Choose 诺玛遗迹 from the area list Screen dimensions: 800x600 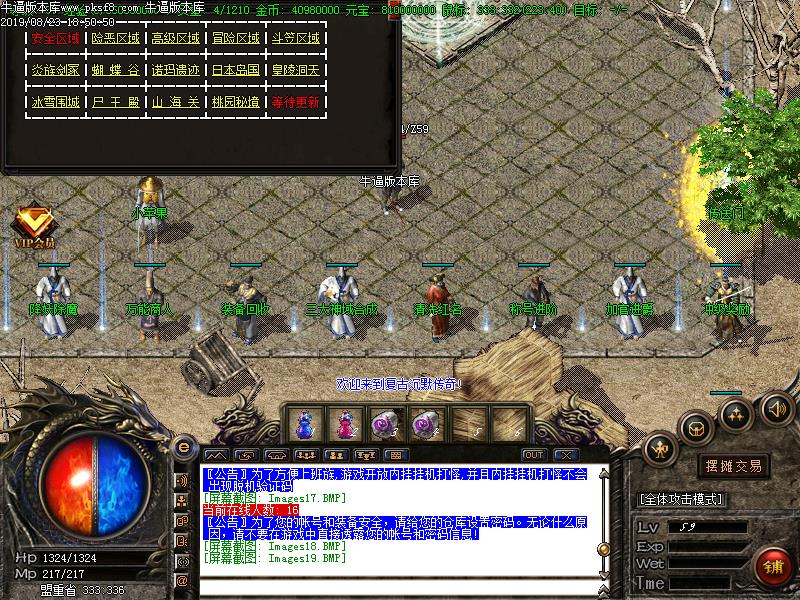coord(176,71)
